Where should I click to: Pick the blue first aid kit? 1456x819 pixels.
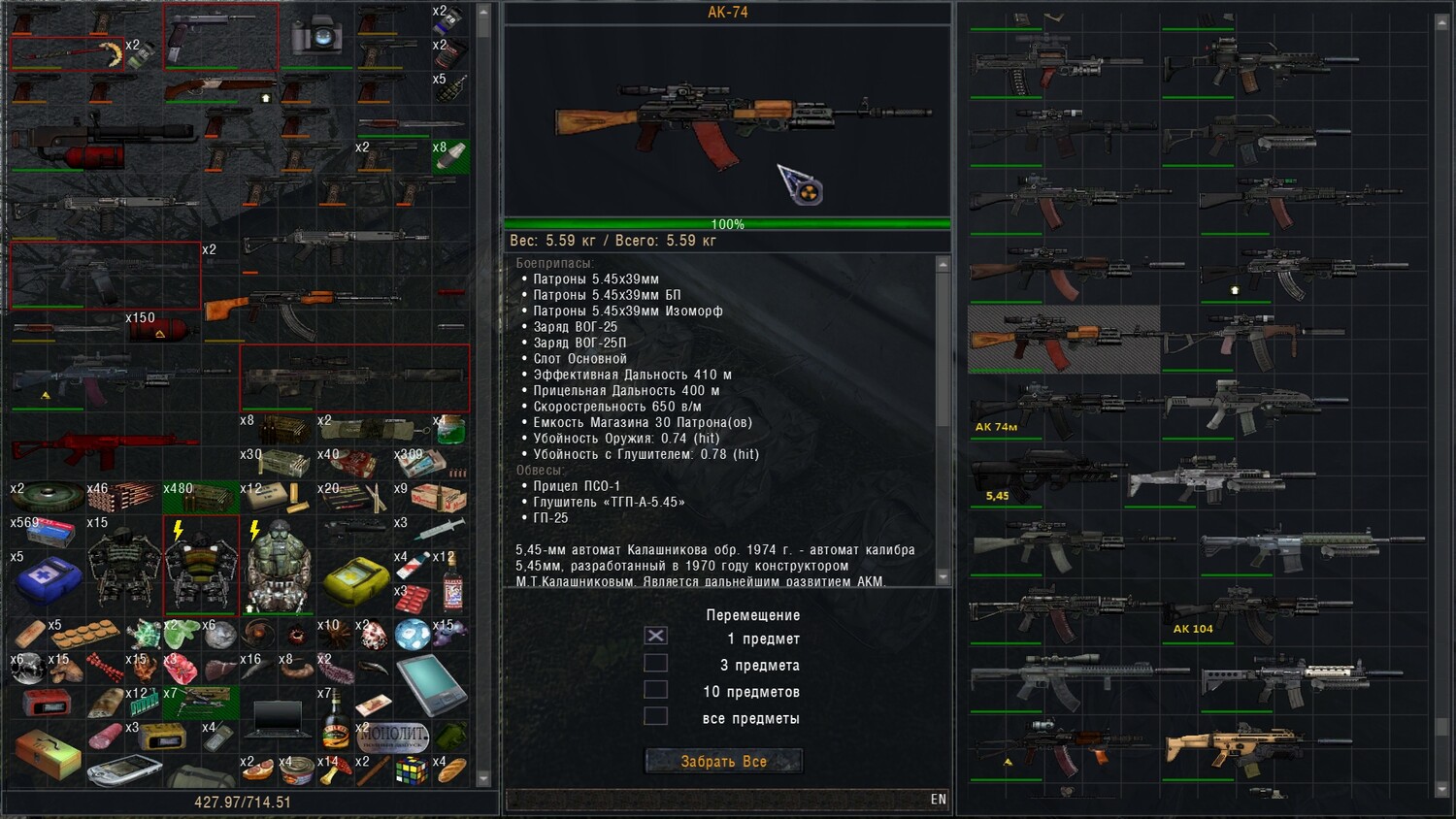click(x=48, y=579)
